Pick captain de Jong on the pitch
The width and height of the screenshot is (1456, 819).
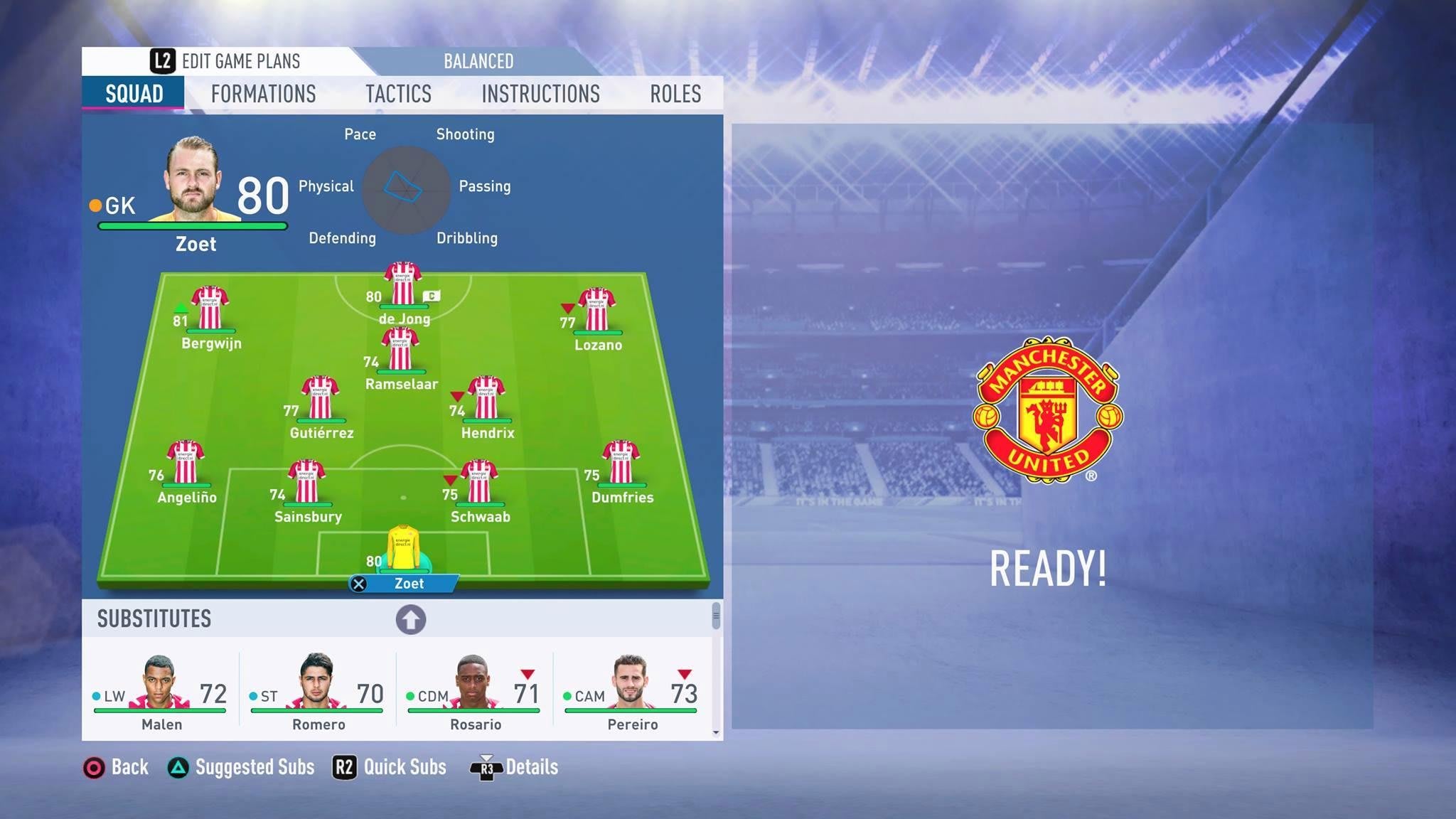coord(402,284)
